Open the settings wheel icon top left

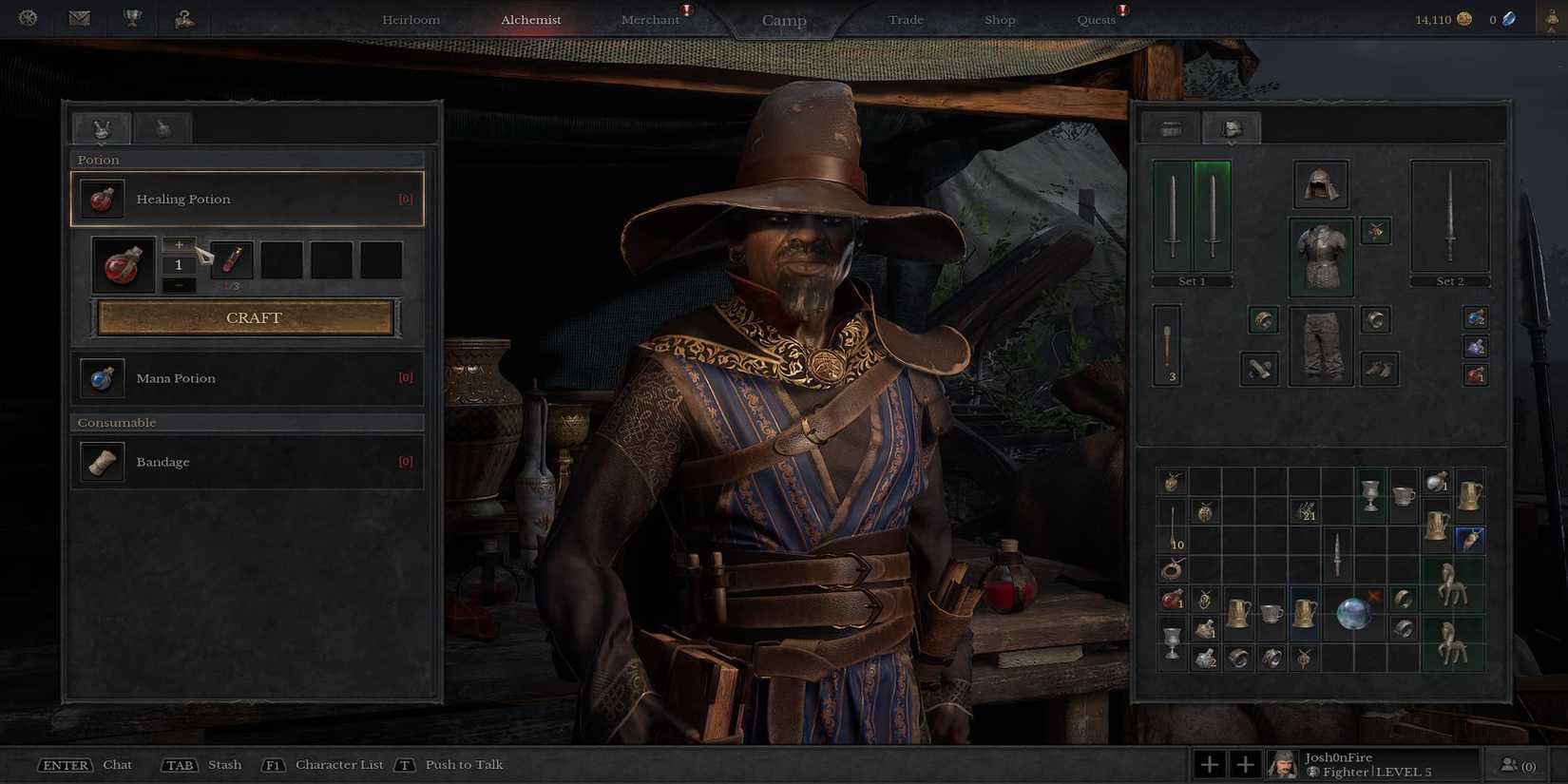coord(28,17)
